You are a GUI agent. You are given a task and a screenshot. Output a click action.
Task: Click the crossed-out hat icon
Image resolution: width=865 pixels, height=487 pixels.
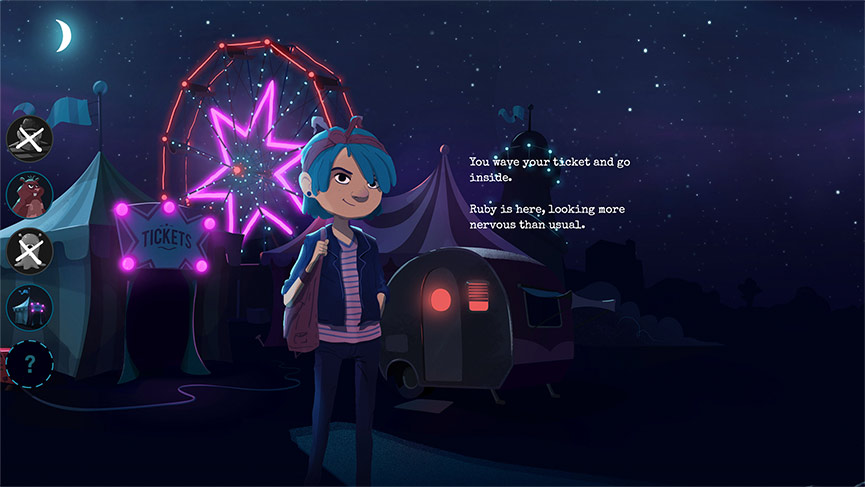click(29, 139)
